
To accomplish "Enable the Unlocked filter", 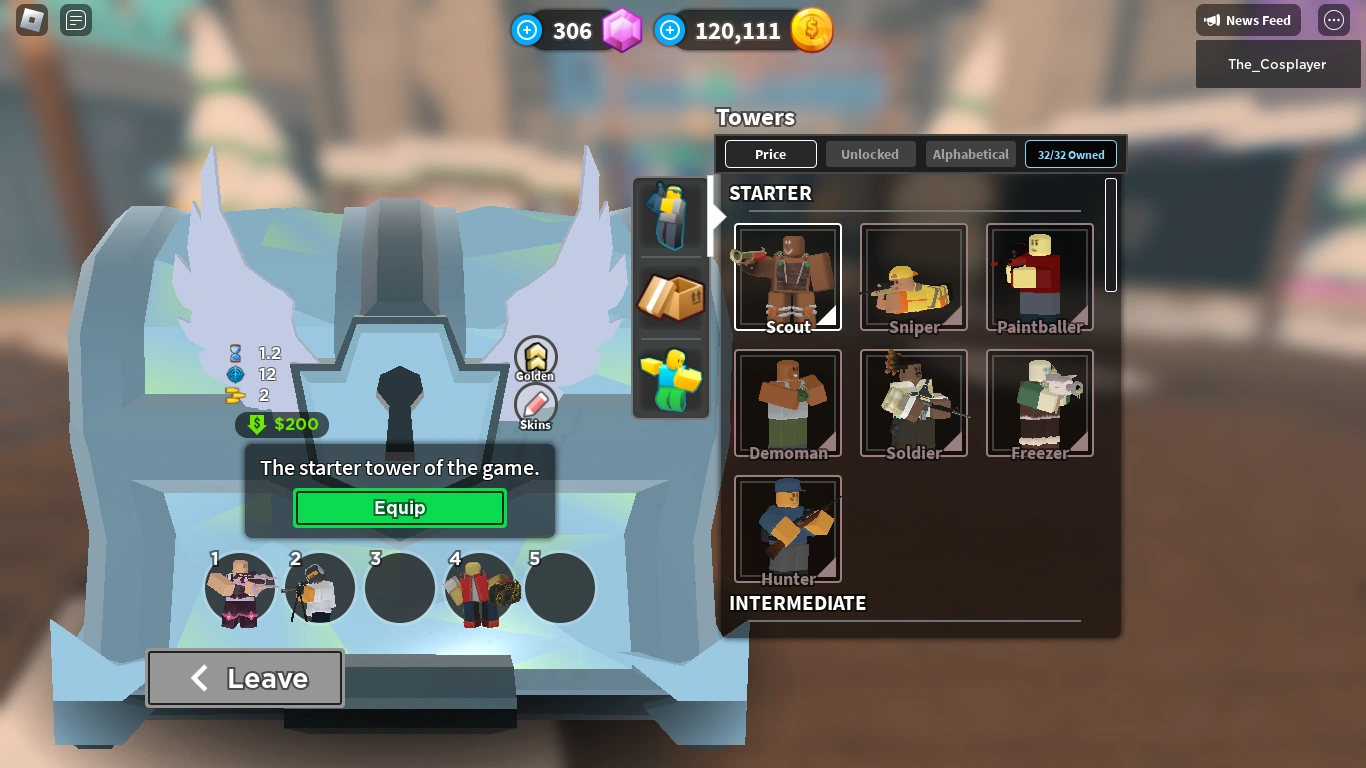I will [870, 154].
